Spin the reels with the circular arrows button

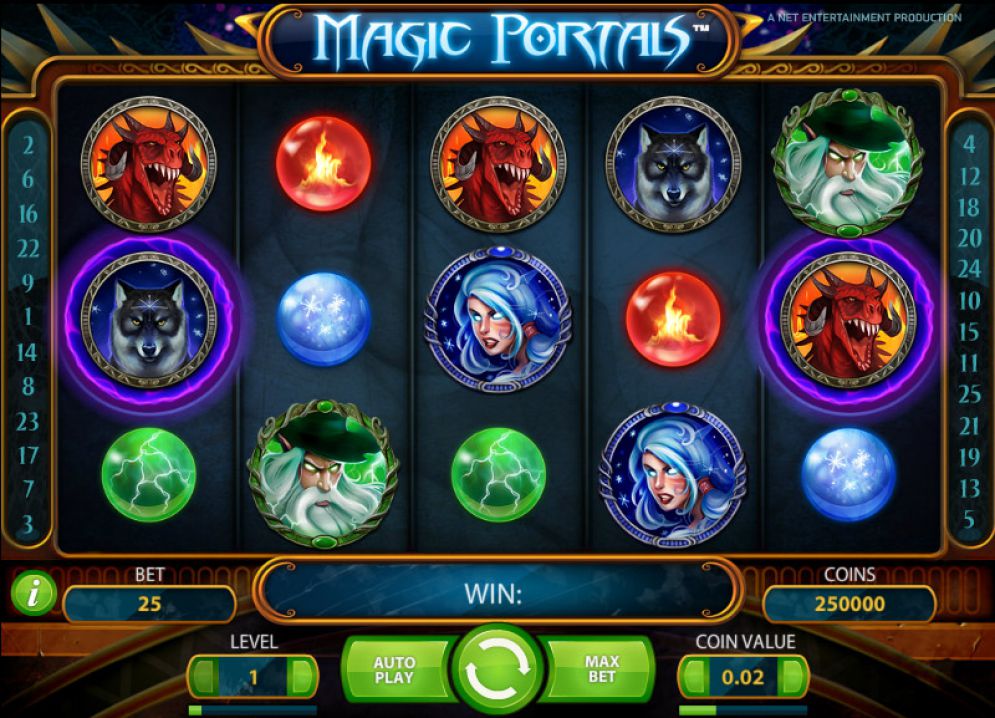(x=497, y=670)
